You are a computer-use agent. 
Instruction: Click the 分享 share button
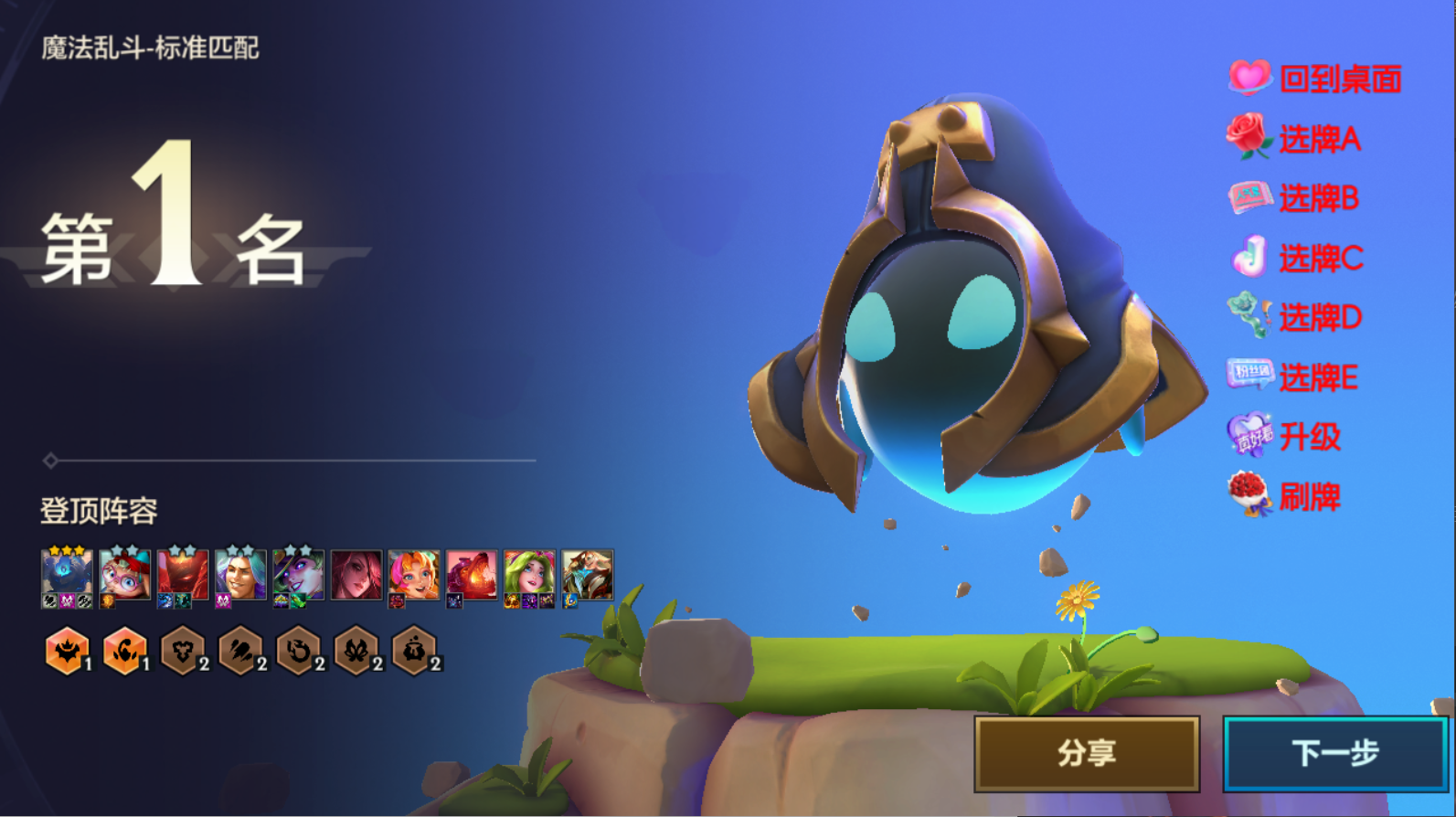tap(1087, 753)
